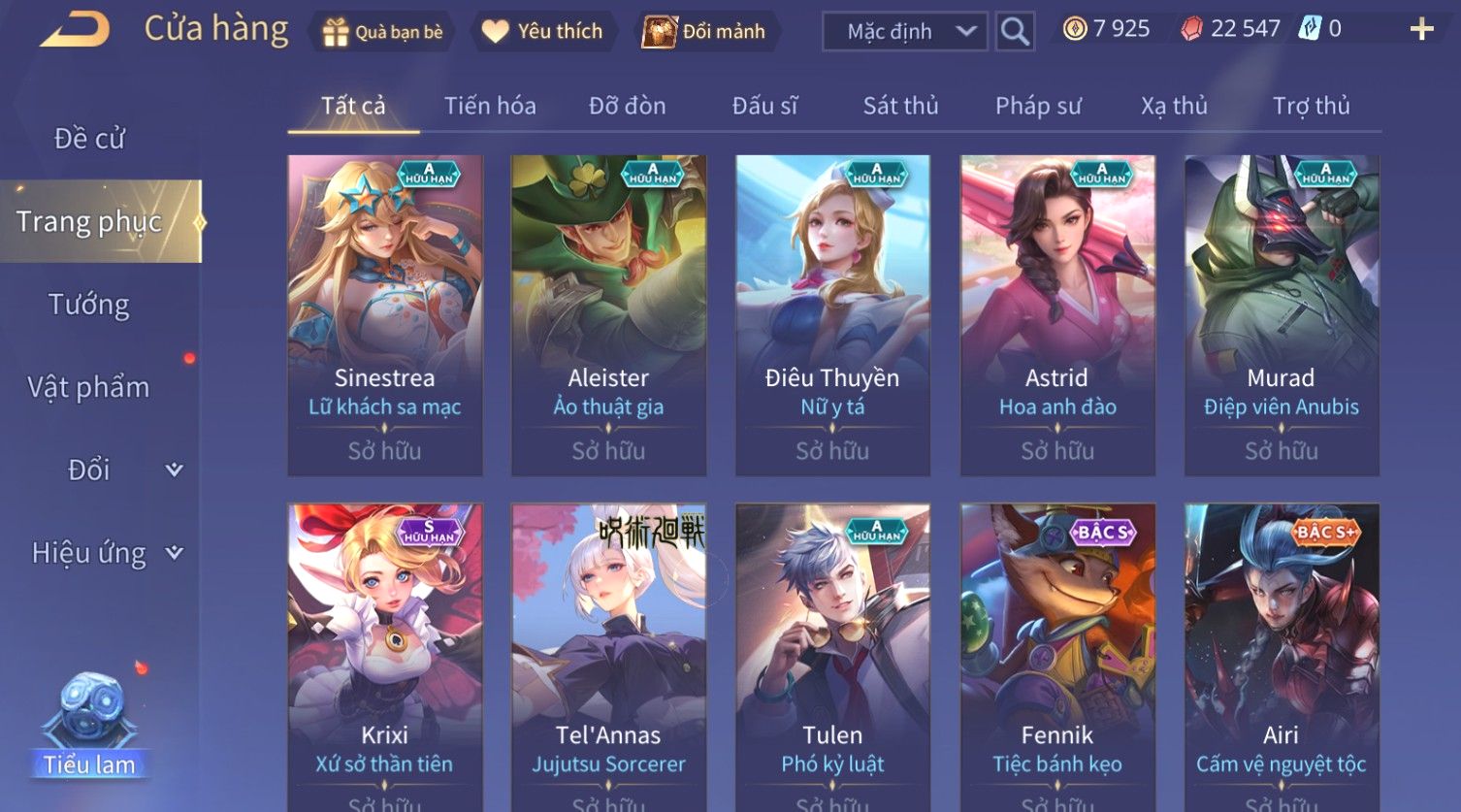This screenshot has height=812, width=1461.
Task: Open the Trợ thủ tab
Action: click(x=1311, y=106)
